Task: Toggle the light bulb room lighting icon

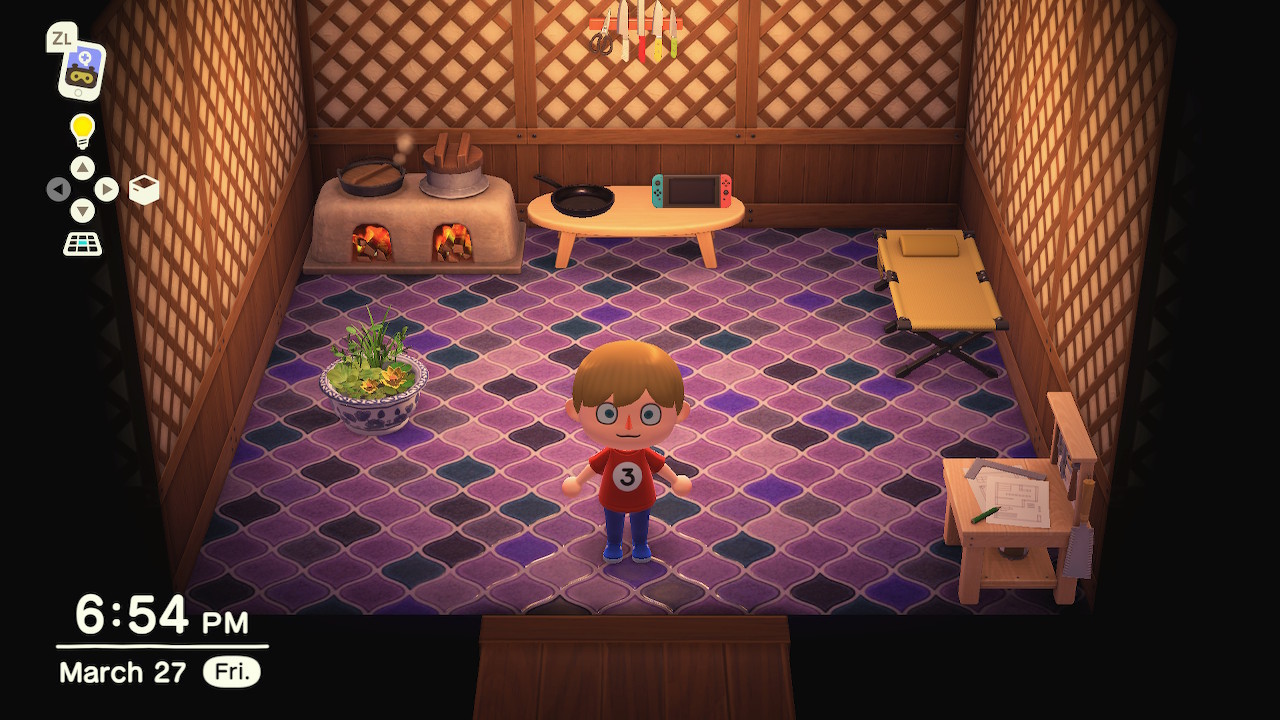Action: [82, 130]
